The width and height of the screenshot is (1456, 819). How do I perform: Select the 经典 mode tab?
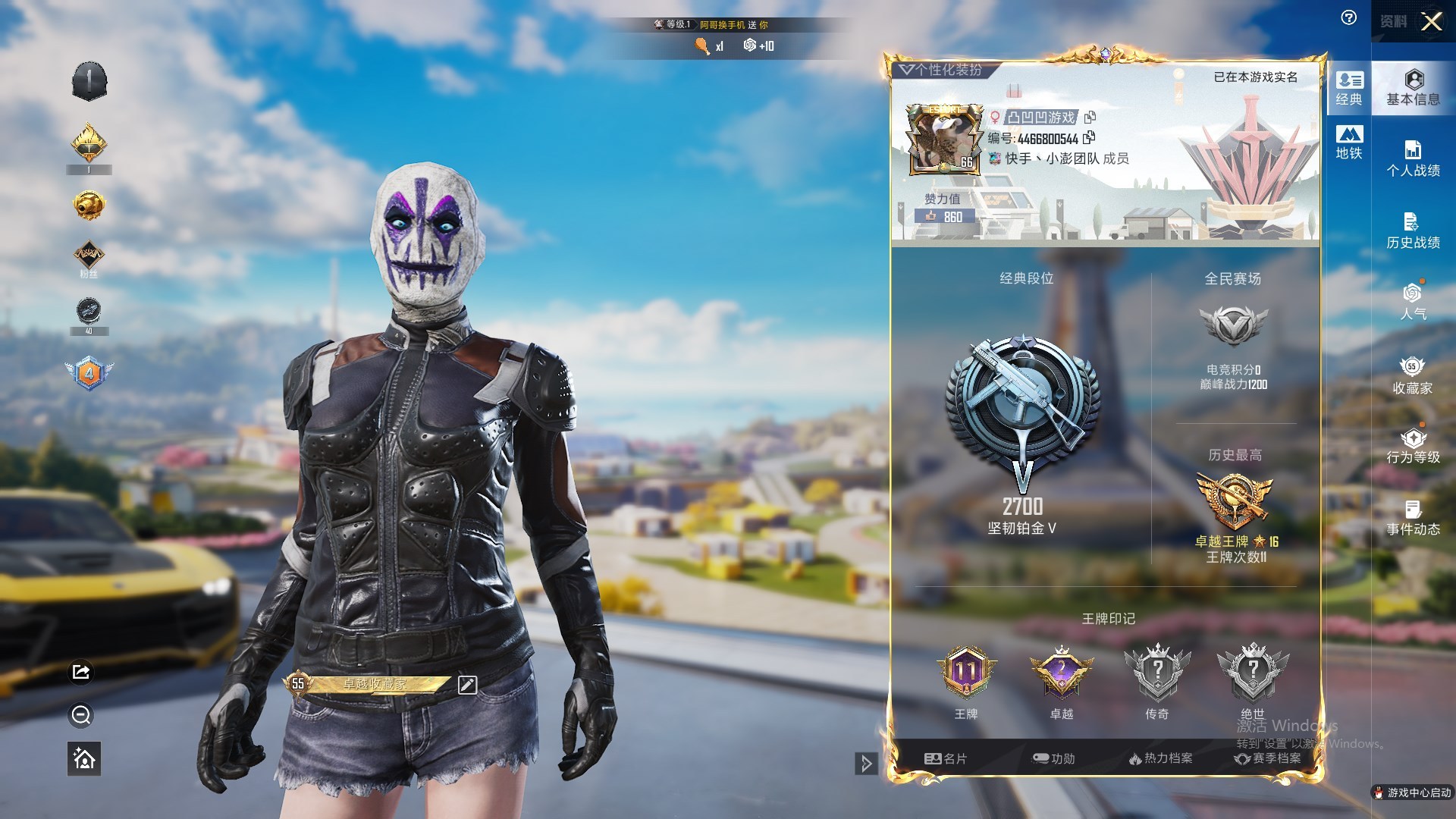[1349, 88]
